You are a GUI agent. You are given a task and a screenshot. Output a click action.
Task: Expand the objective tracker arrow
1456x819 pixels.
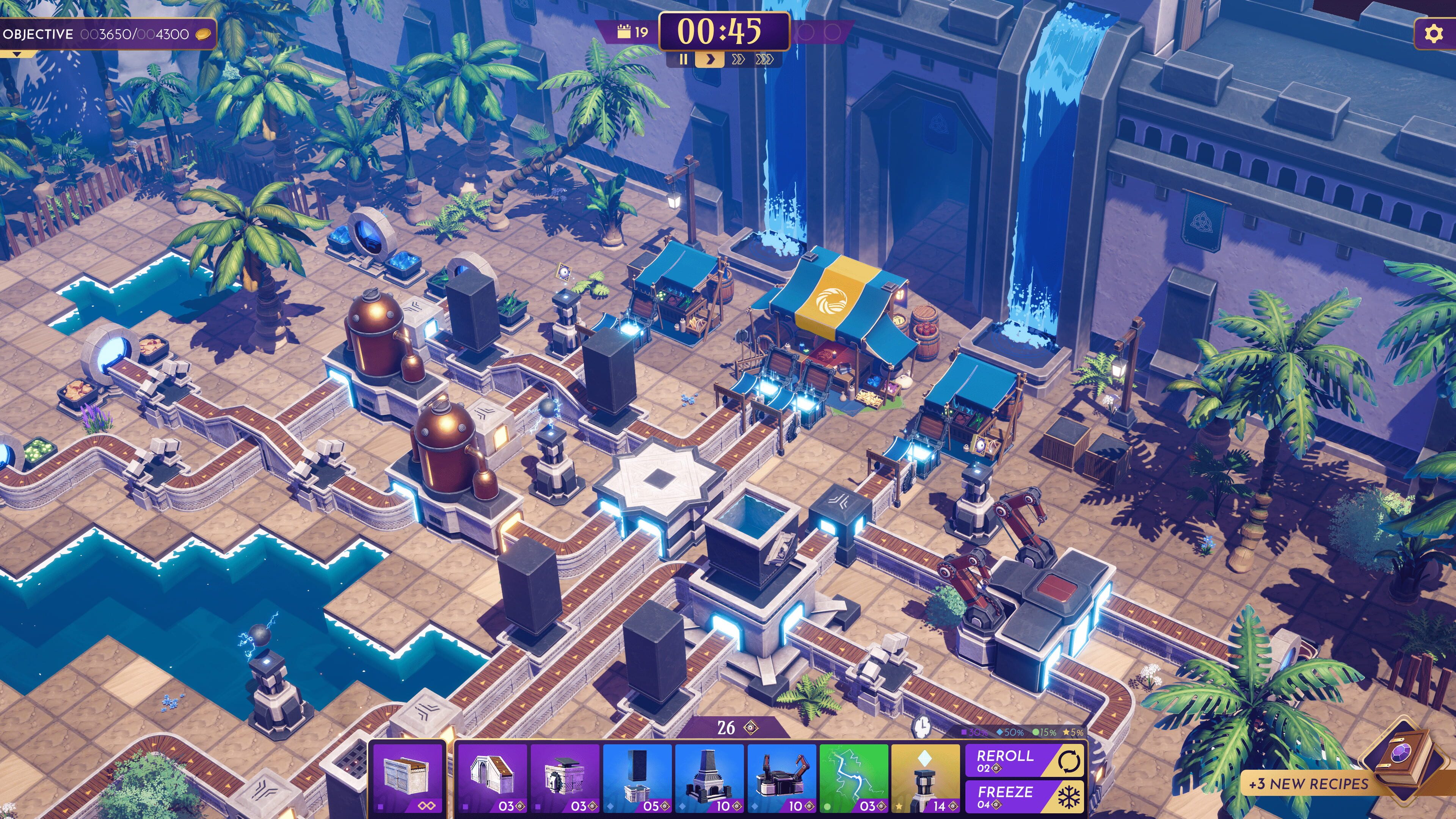coord(17,54)
